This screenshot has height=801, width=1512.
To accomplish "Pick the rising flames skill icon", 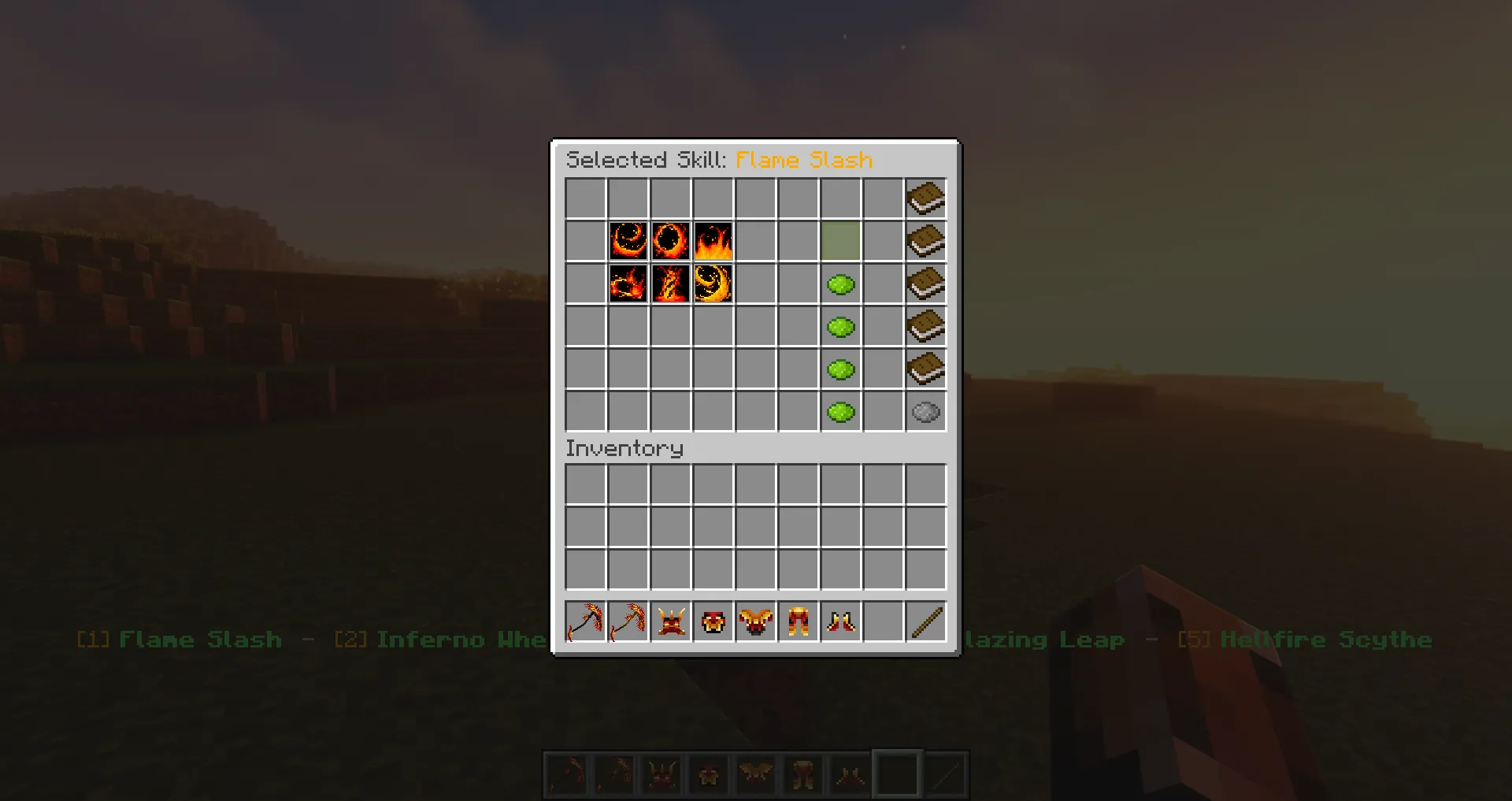I will pos(713,242).
